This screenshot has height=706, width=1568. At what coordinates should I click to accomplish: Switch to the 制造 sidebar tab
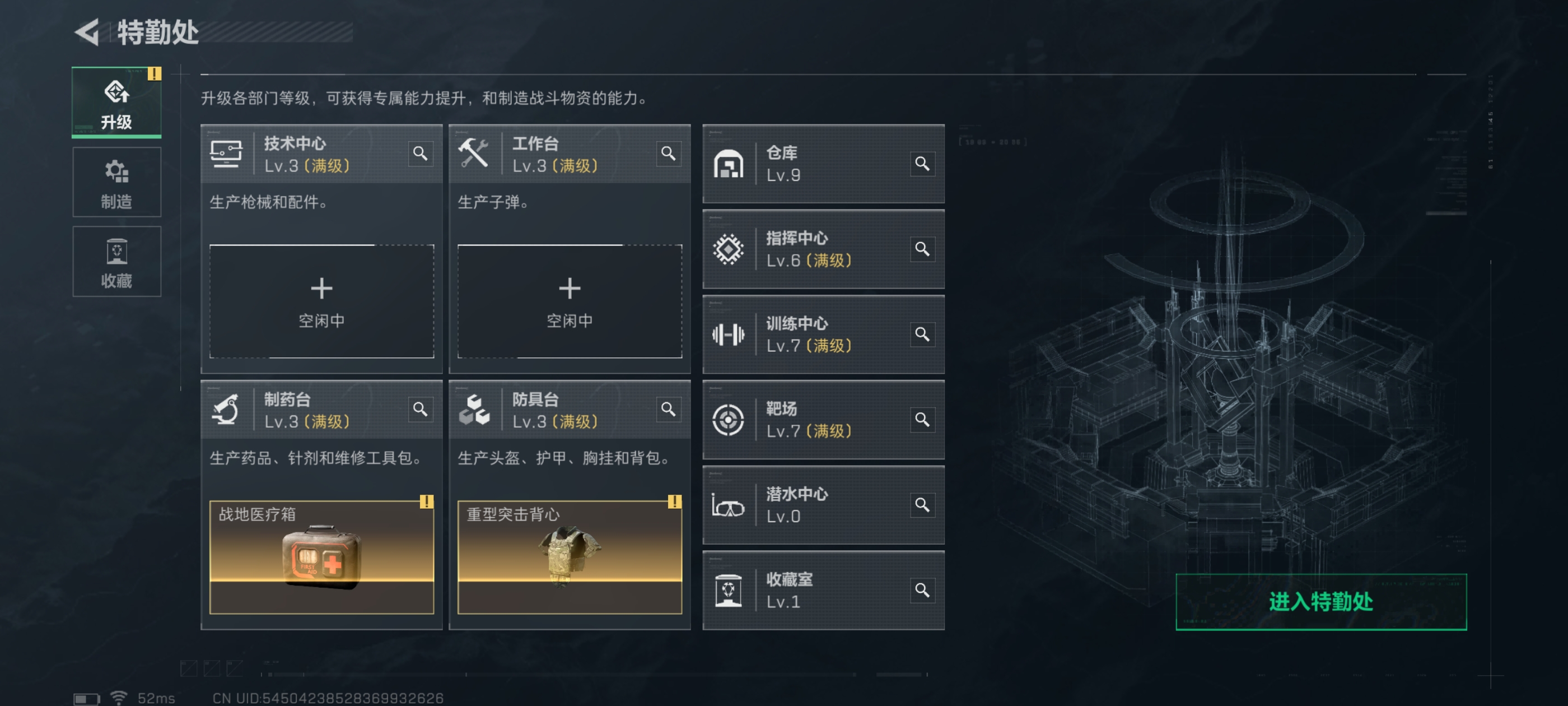coord(116,182)
